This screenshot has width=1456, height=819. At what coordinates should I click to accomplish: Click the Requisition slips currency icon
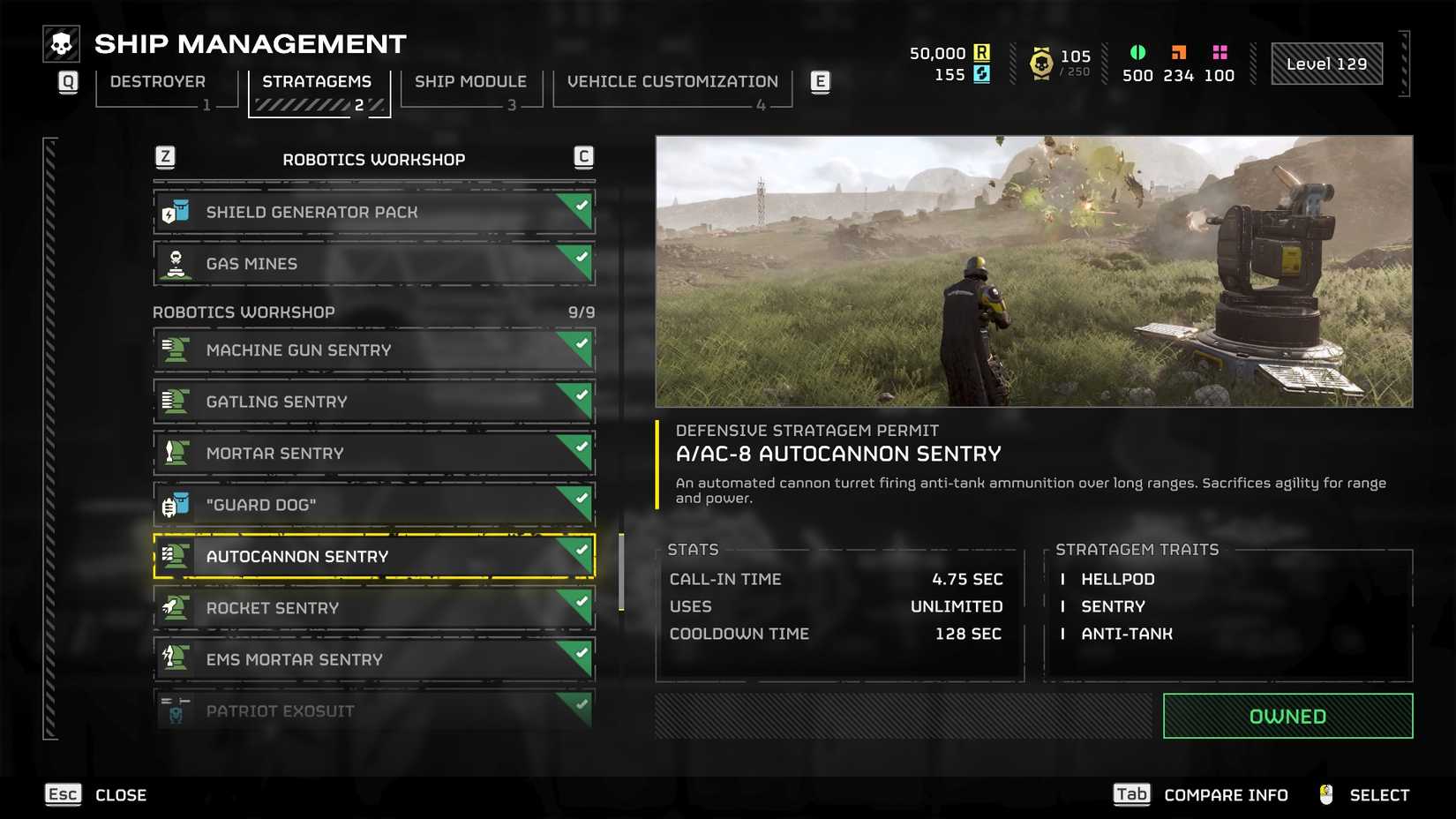pyautogui.click(x=979, y=54)
